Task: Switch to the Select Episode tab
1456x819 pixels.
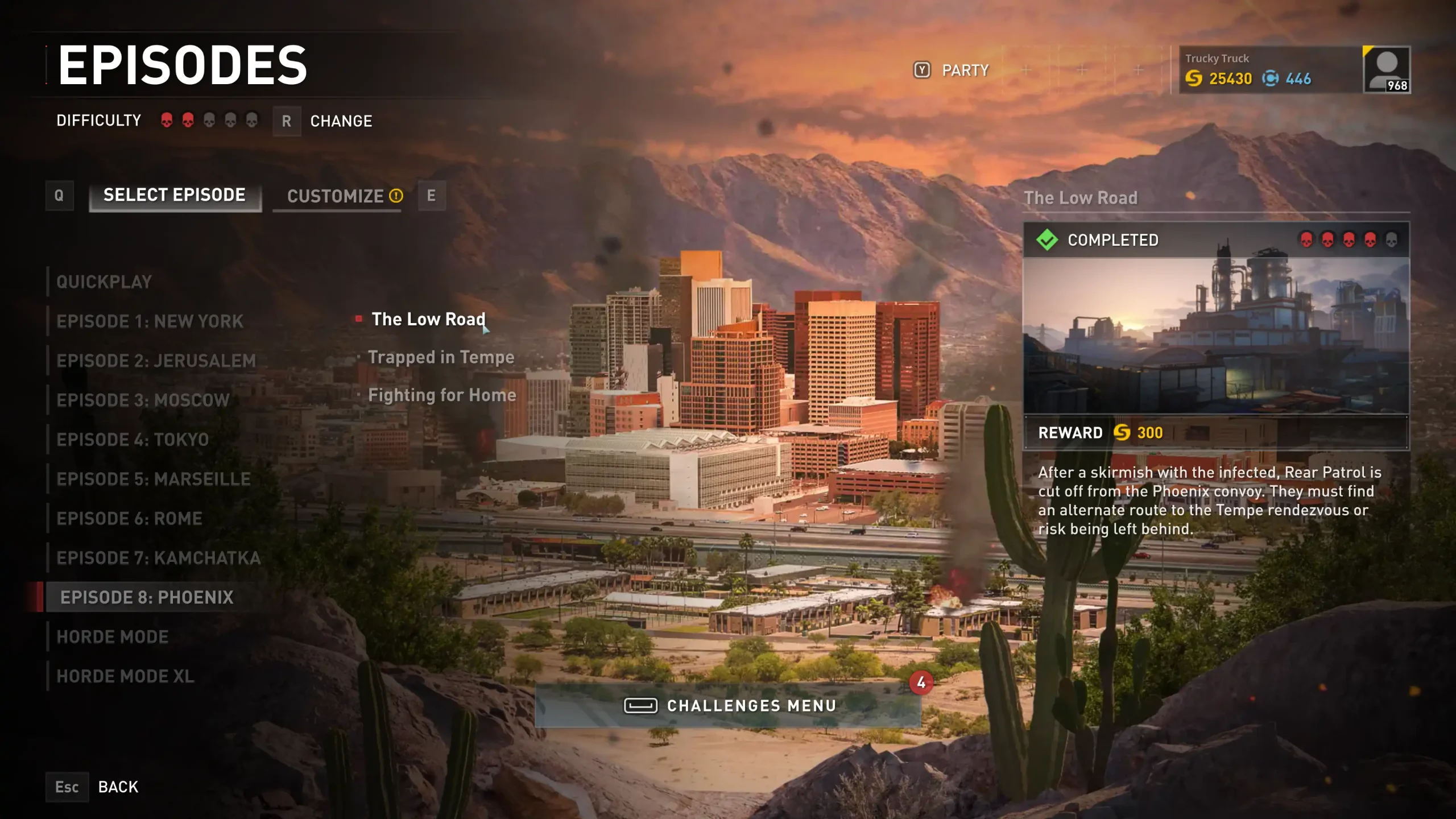Action: click(175, 196)
